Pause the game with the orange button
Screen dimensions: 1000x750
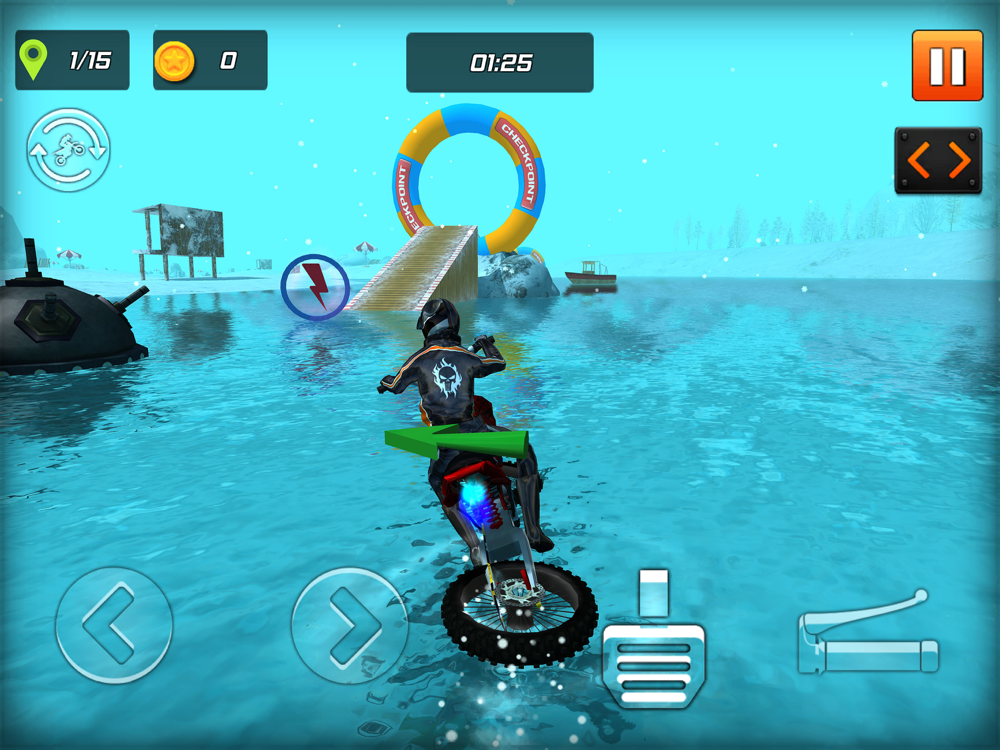(x=947, y=65)
